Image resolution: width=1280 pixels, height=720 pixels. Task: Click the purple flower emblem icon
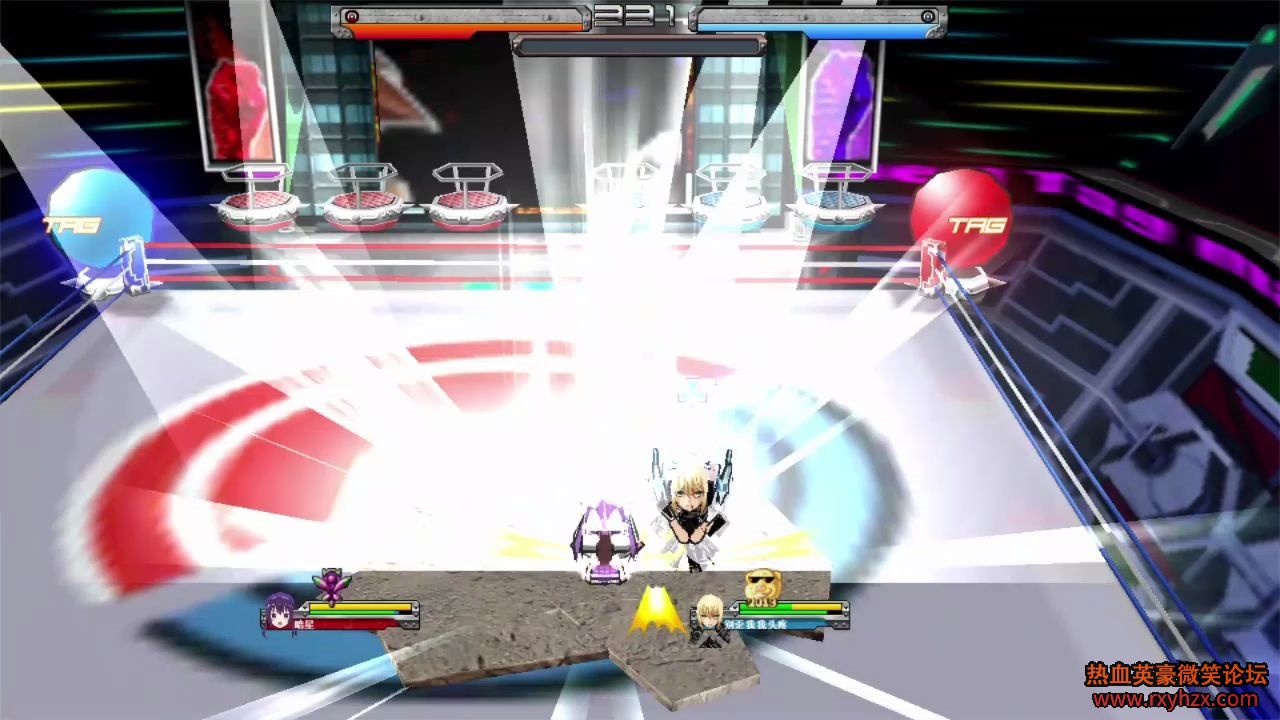[x=329, y=583]
